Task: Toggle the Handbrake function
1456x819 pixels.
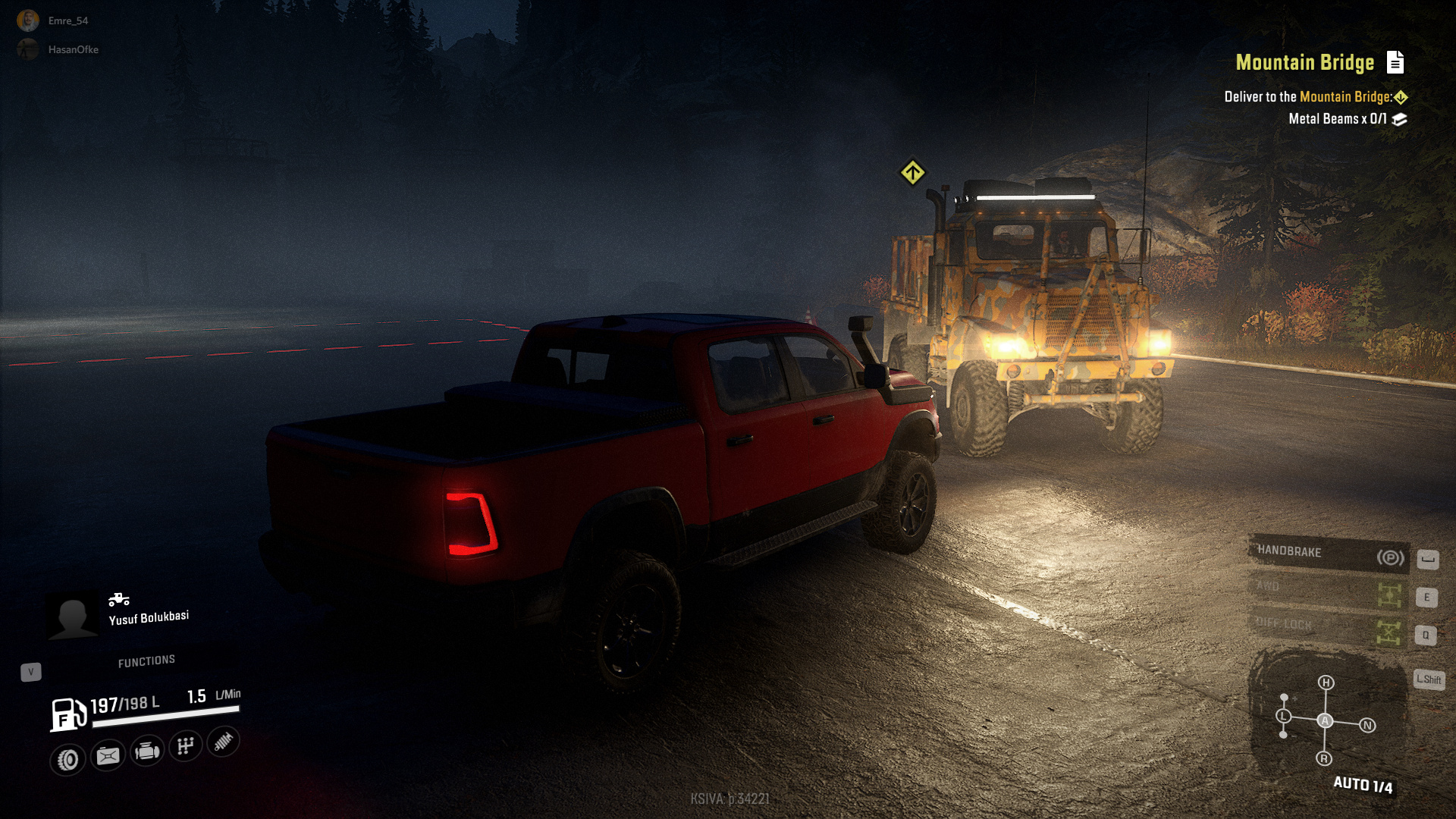Action: click(1329, 554)
